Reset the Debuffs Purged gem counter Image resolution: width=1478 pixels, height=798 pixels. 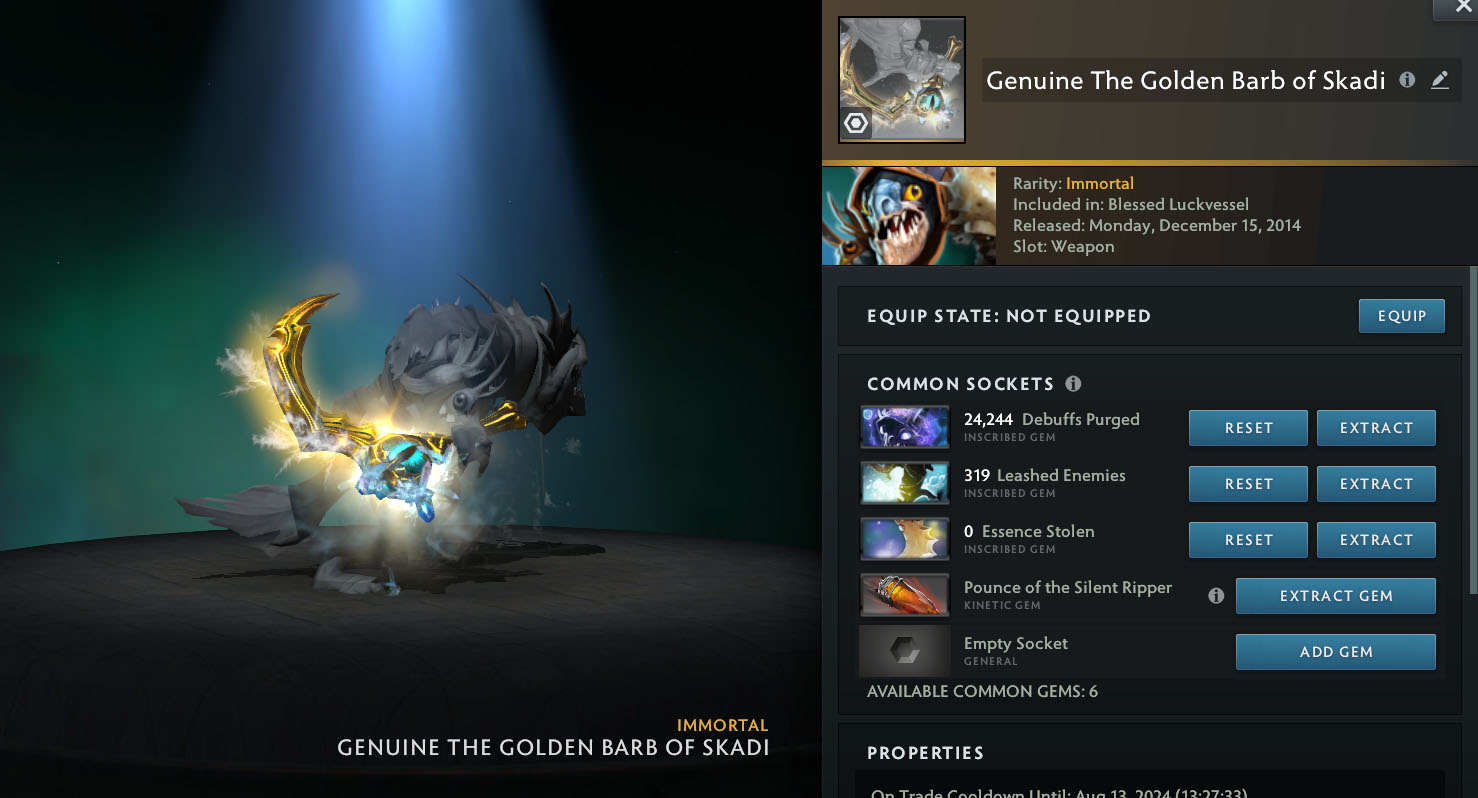[1248, 428]
